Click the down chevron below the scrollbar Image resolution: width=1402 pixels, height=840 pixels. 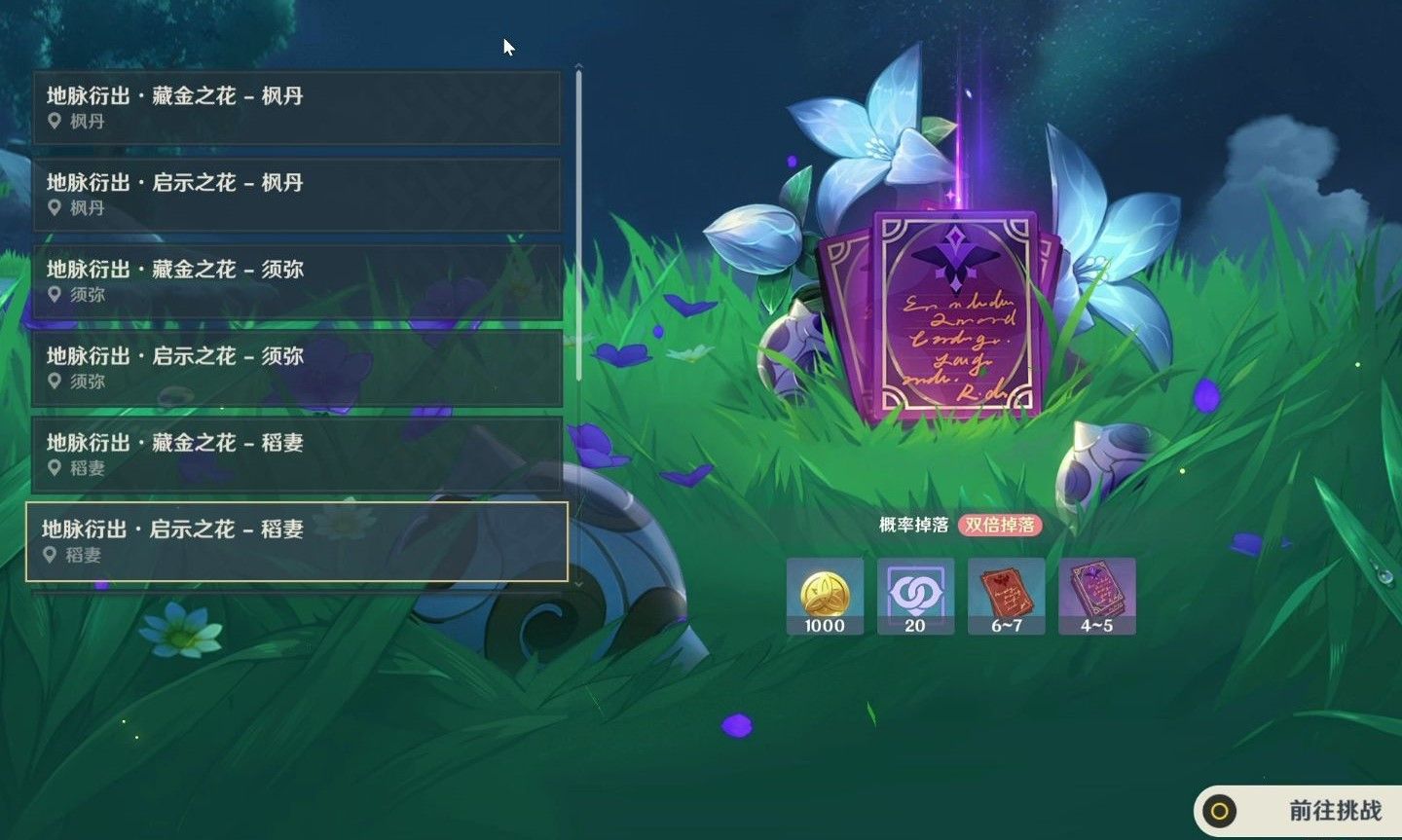(580, 585)
